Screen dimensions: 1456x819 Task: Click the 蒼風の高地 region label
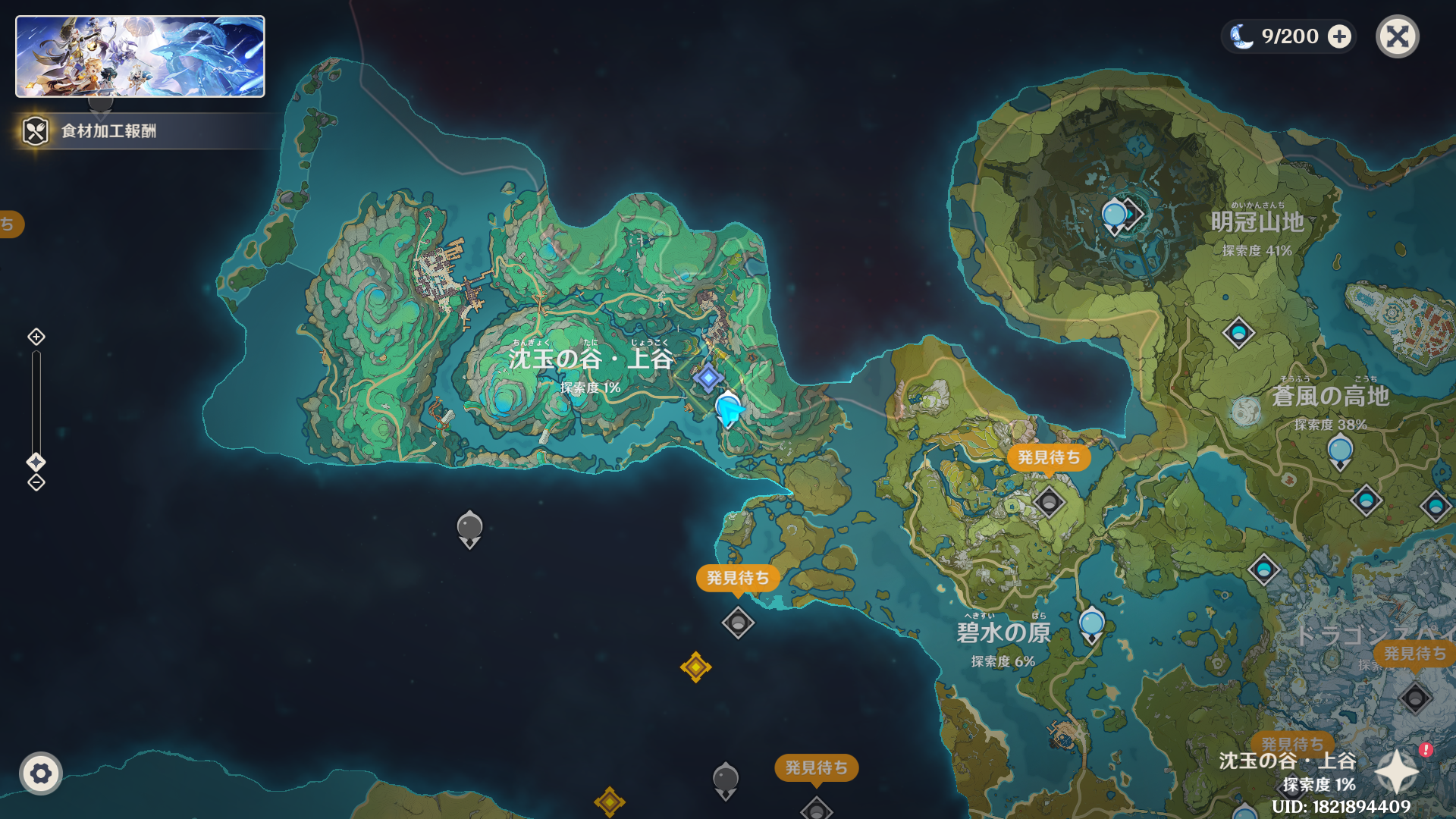(1330, 396)
